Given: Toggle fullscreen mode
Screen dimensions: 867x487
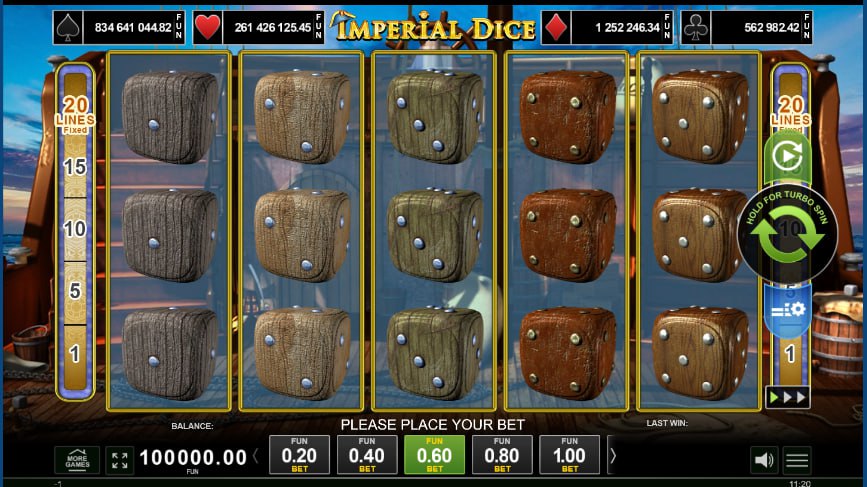Looking at the screenshot, I should tap(119, 460).
